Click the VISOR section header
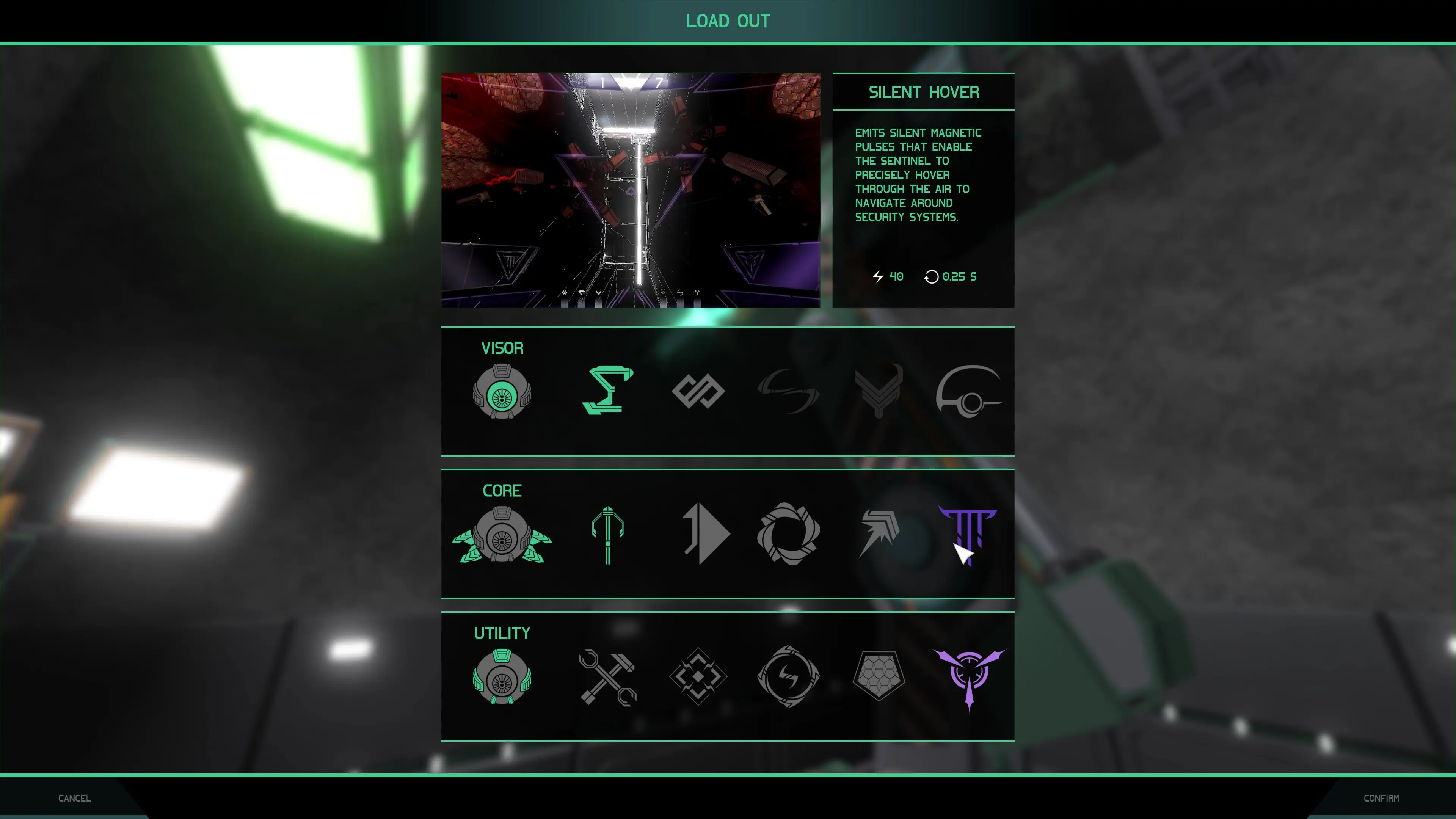The height and width of the screenshot is (819, 1456). (502, 348)
